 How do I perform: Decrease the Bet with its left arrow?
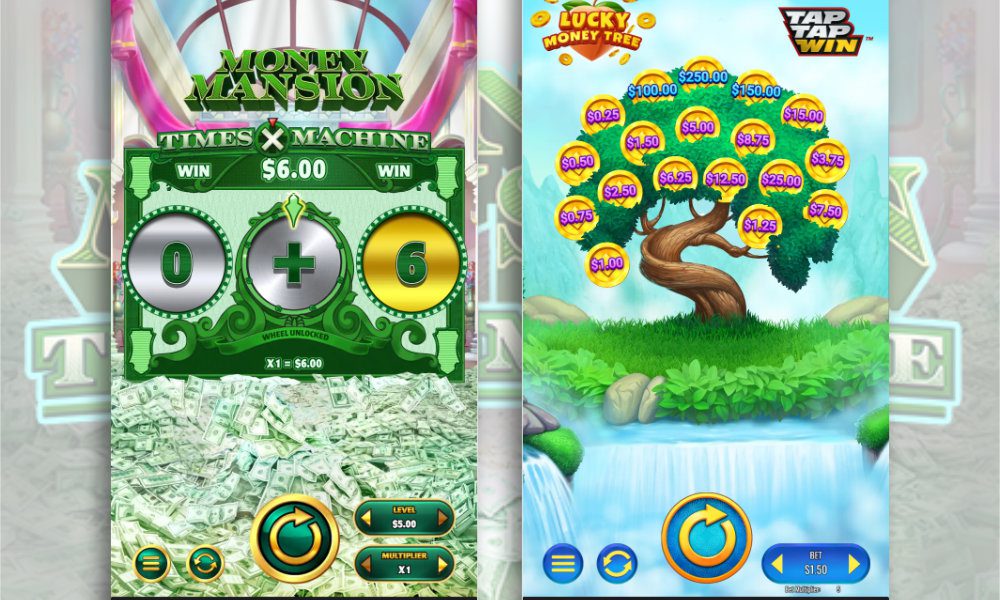(x=777, y=564)
